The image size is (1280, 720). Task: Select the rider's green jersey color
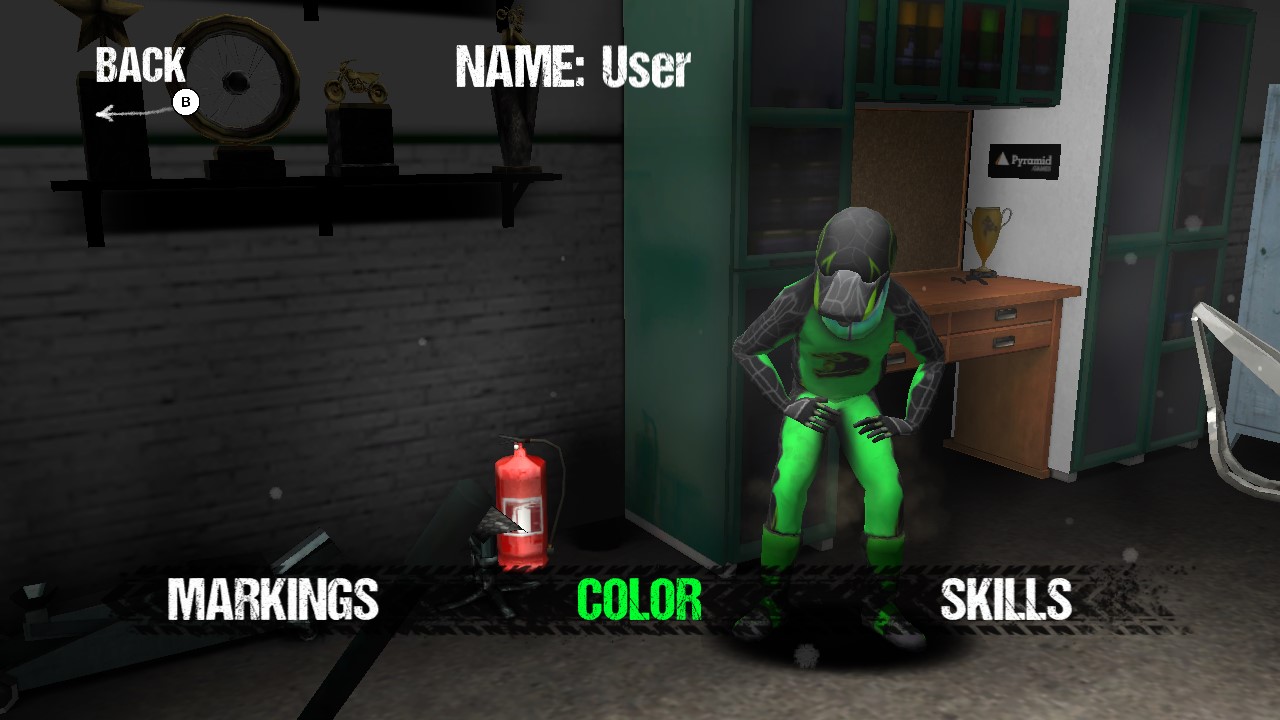point(840,360)
